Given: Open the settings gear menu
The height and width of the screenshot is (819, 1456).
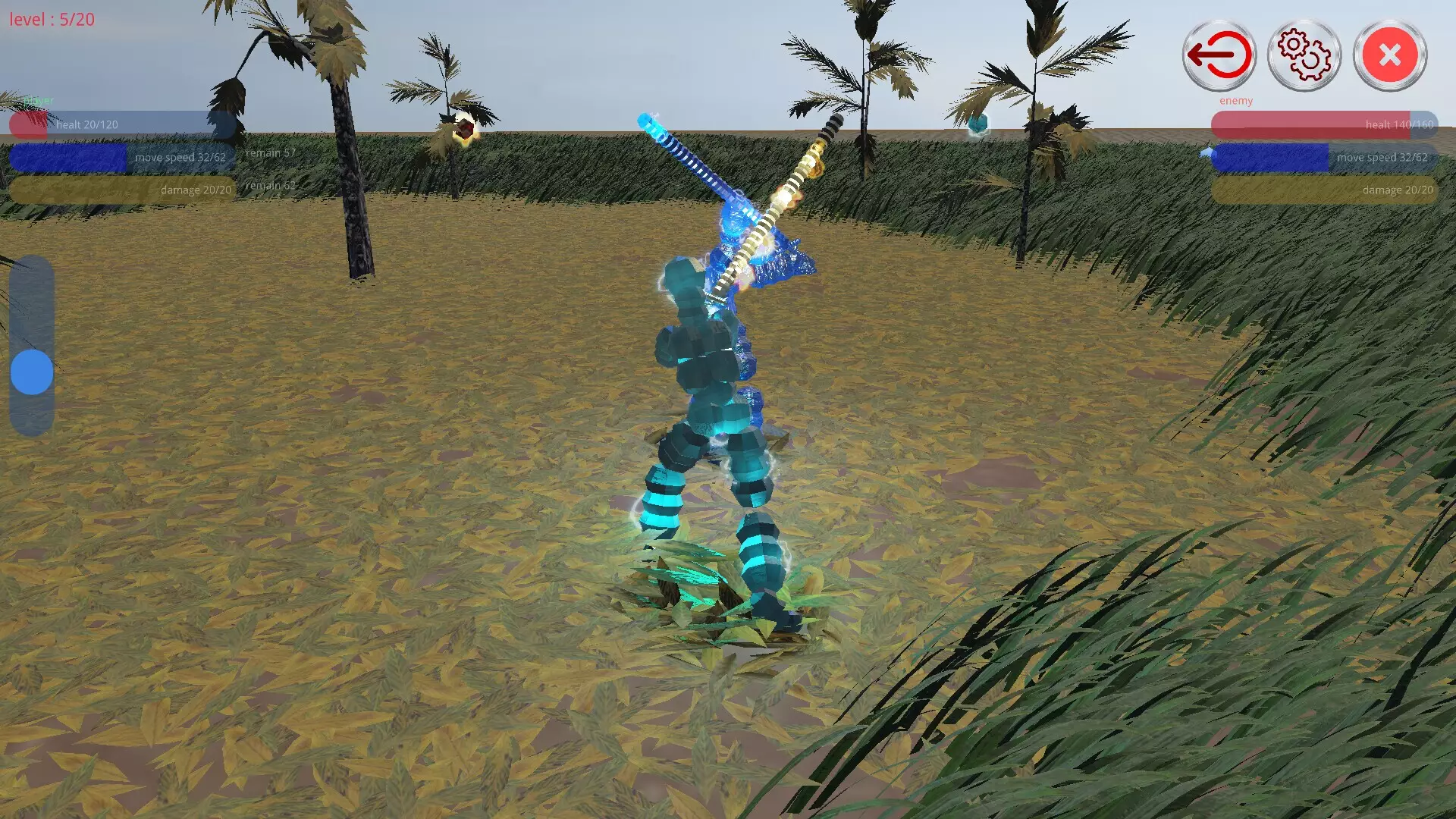Looking at the screenshot, I should [x=1303, y=55].
